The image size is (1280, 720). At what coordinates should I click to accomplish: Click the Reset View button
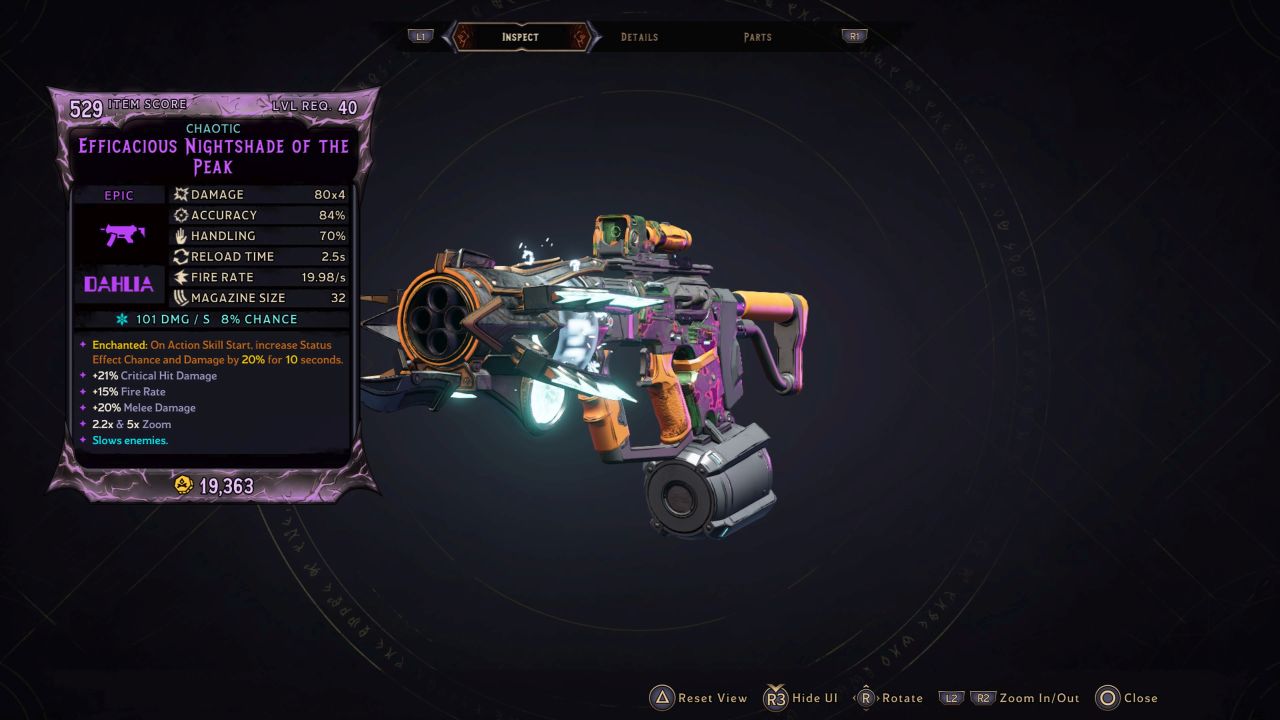coord(662,698)
